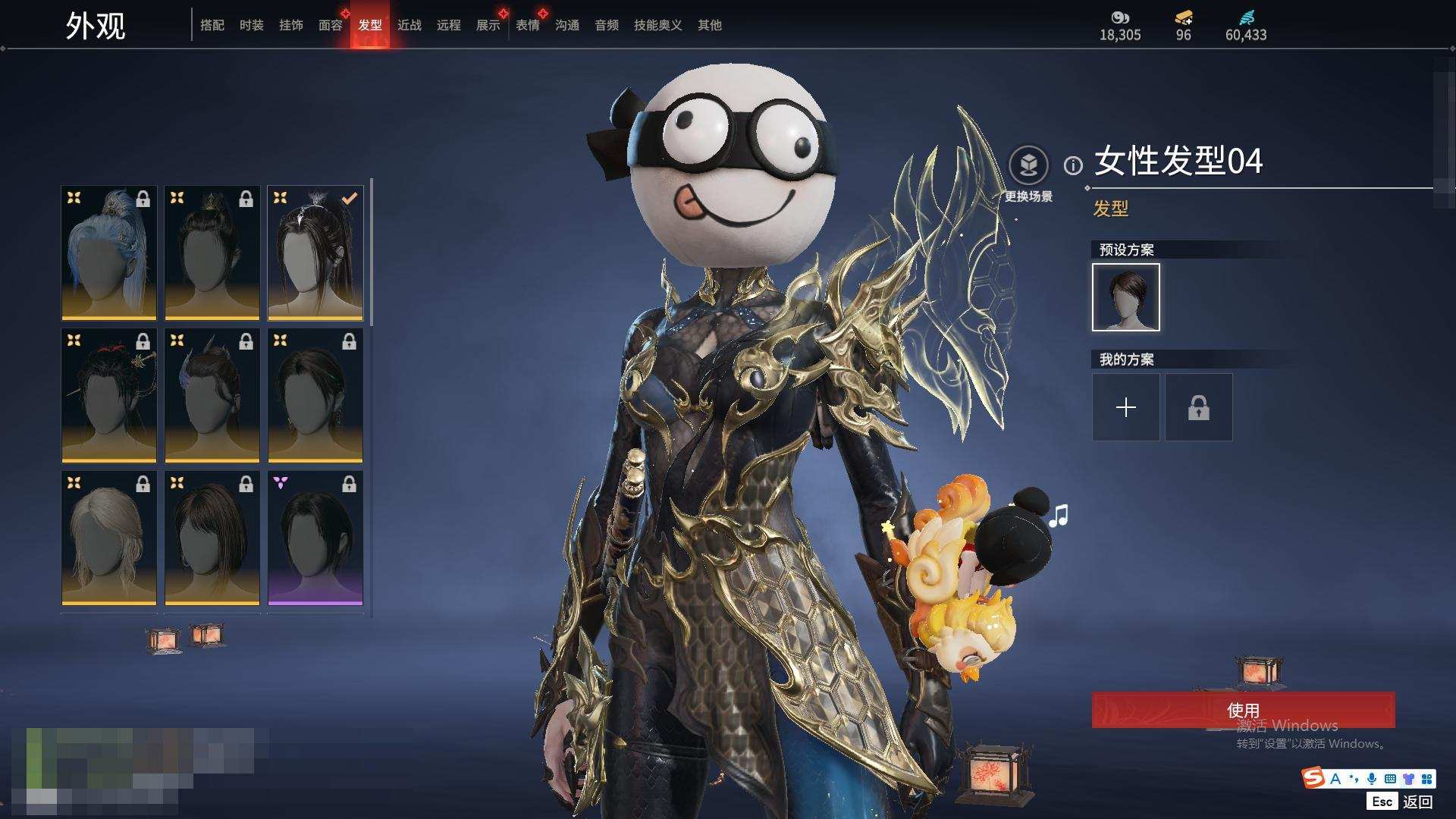The image size is (1456, 819).
Task: Switch to the 近战 tab
Action: [x=409, y=25]
